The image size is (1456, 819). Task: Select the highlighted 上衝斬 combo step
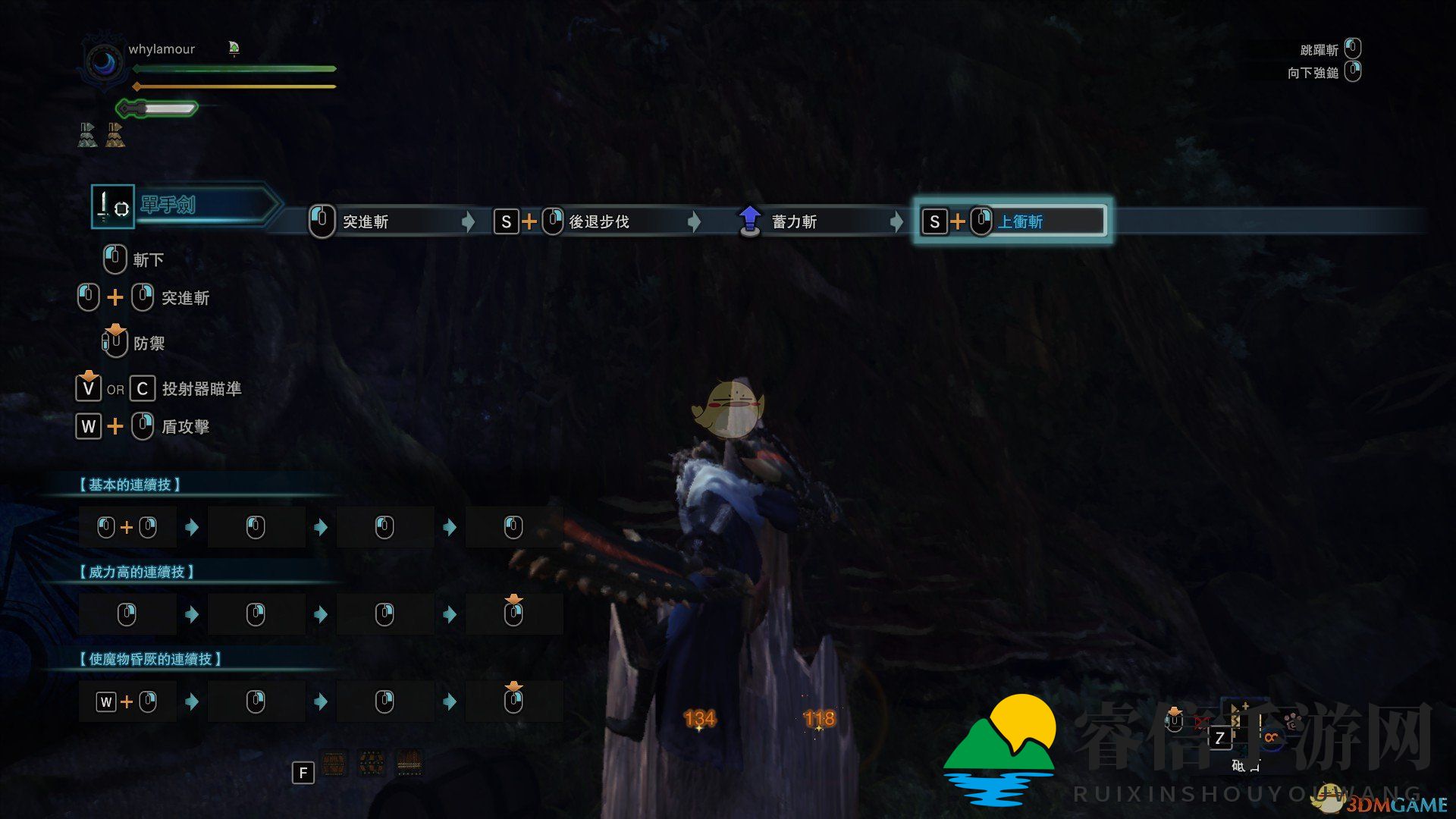coord(1020,221)
